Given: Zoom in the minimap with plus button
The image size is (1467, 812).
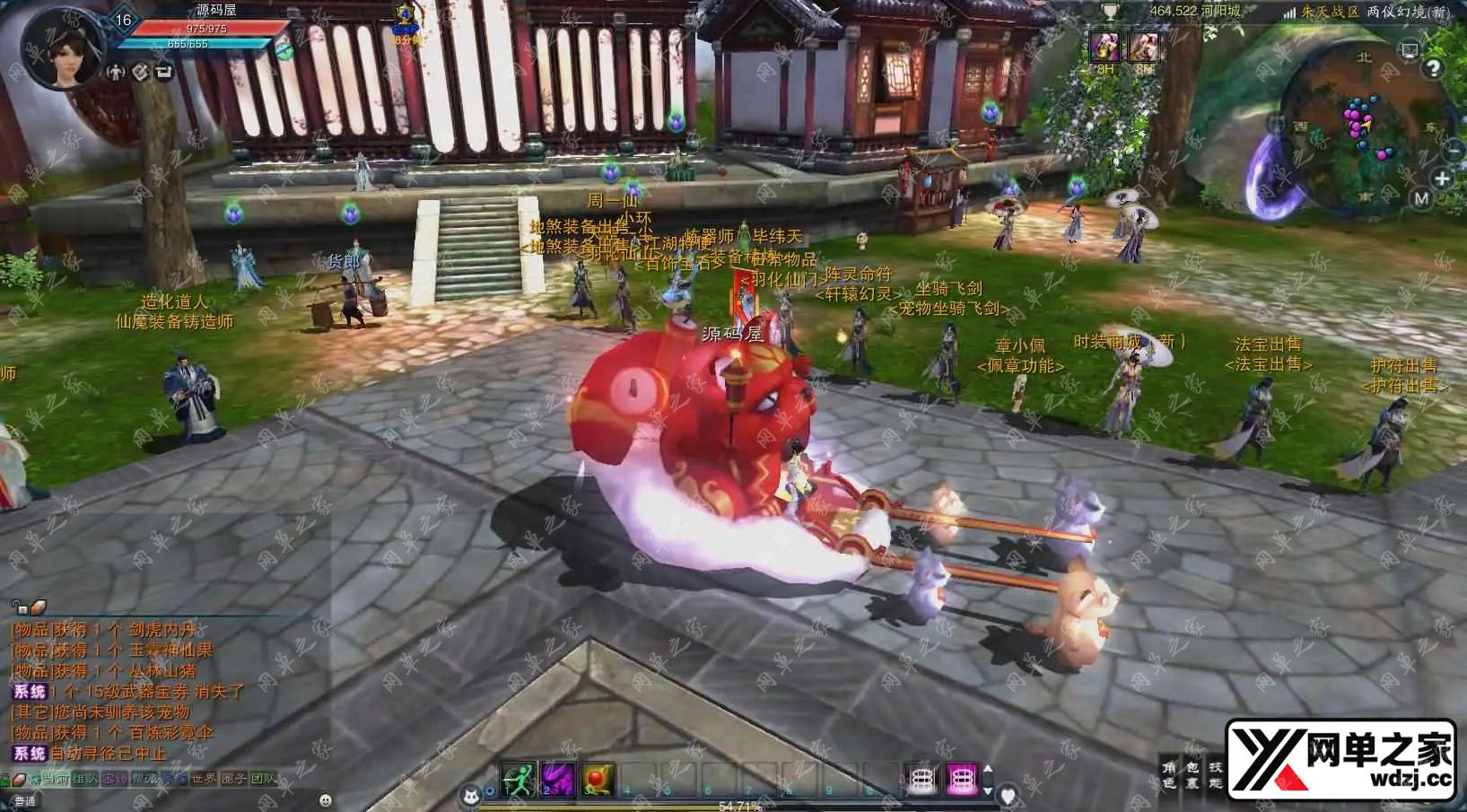Looking at the screenshot, I should [x=1442, y=179].
